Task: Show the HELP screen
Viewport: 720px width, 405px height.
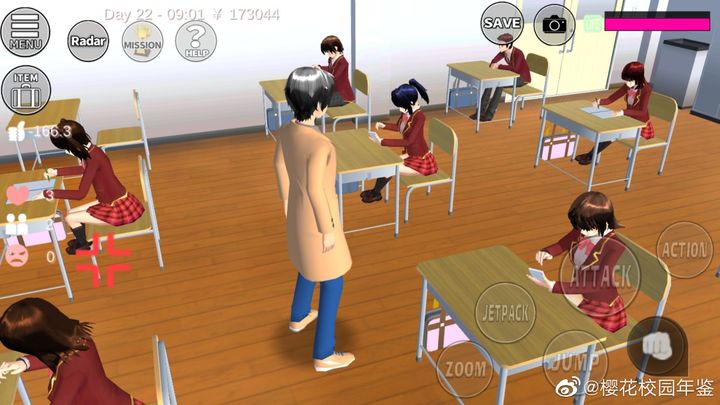Action: [196, 41]
